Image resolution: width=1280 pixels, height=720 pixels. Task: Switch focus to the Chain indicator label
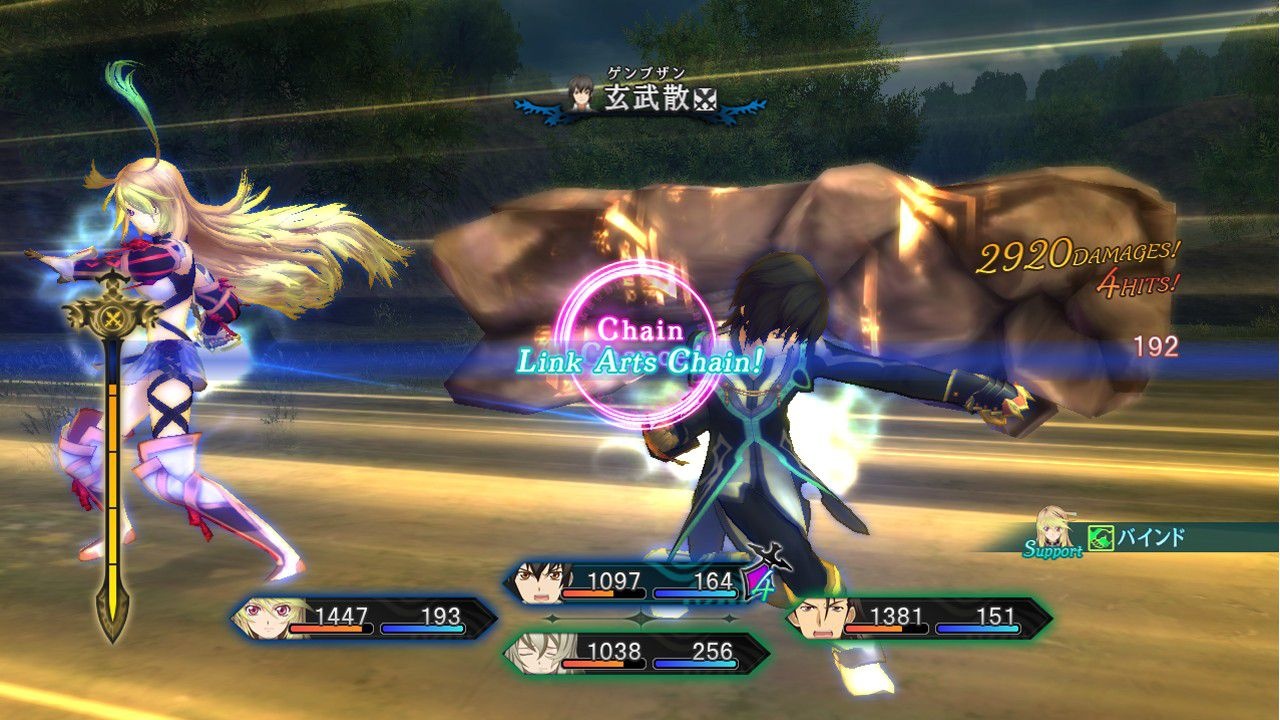640,327
